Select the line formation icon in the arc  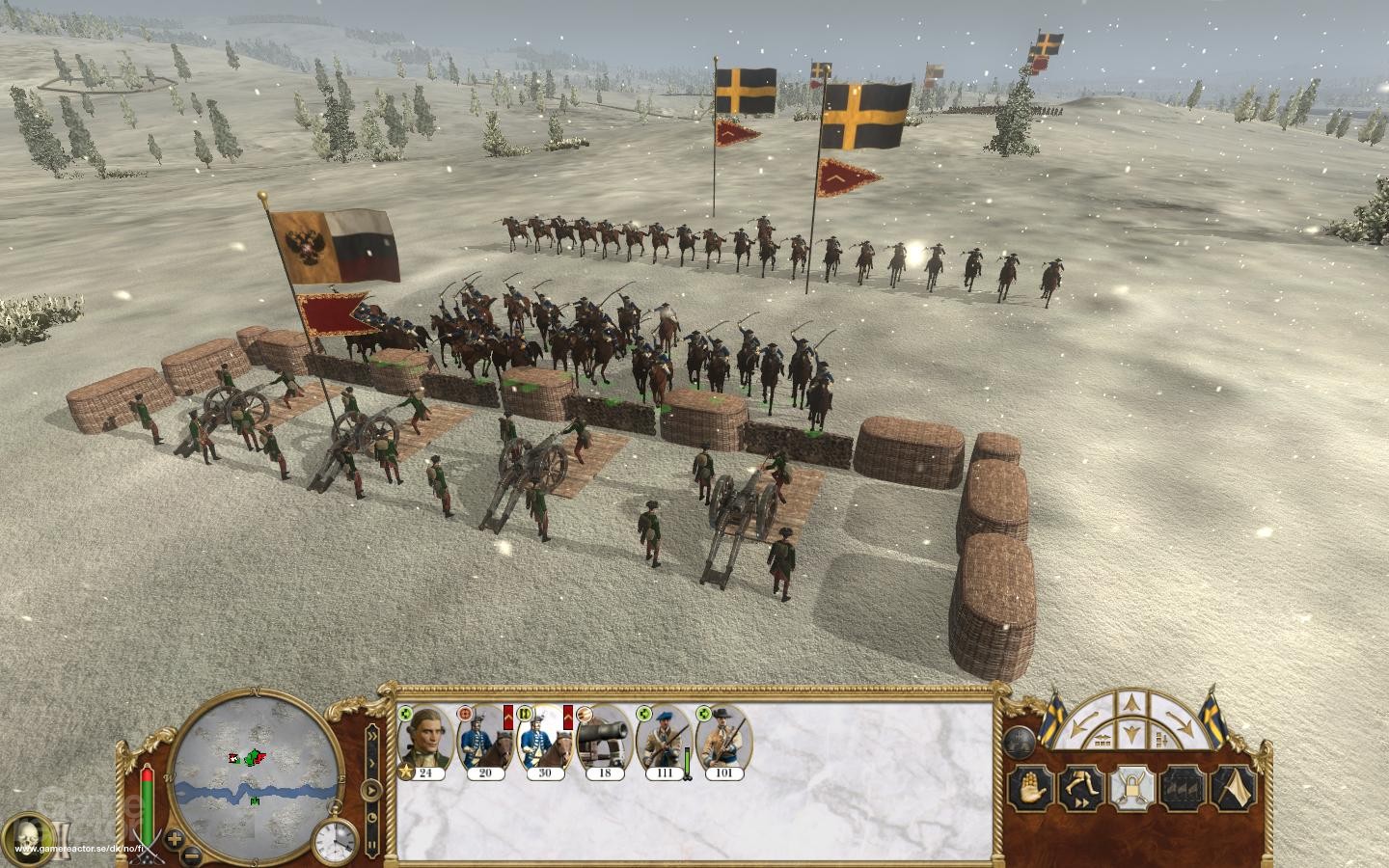point(1103,740)
